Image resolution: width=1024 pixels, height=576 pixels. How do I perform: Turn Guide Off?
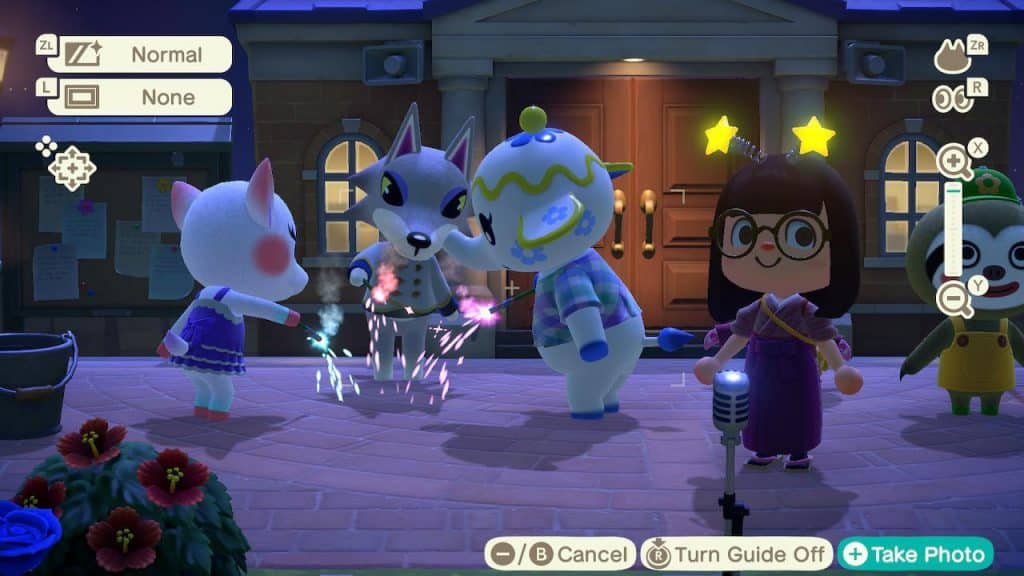click(x=738, y=554)
